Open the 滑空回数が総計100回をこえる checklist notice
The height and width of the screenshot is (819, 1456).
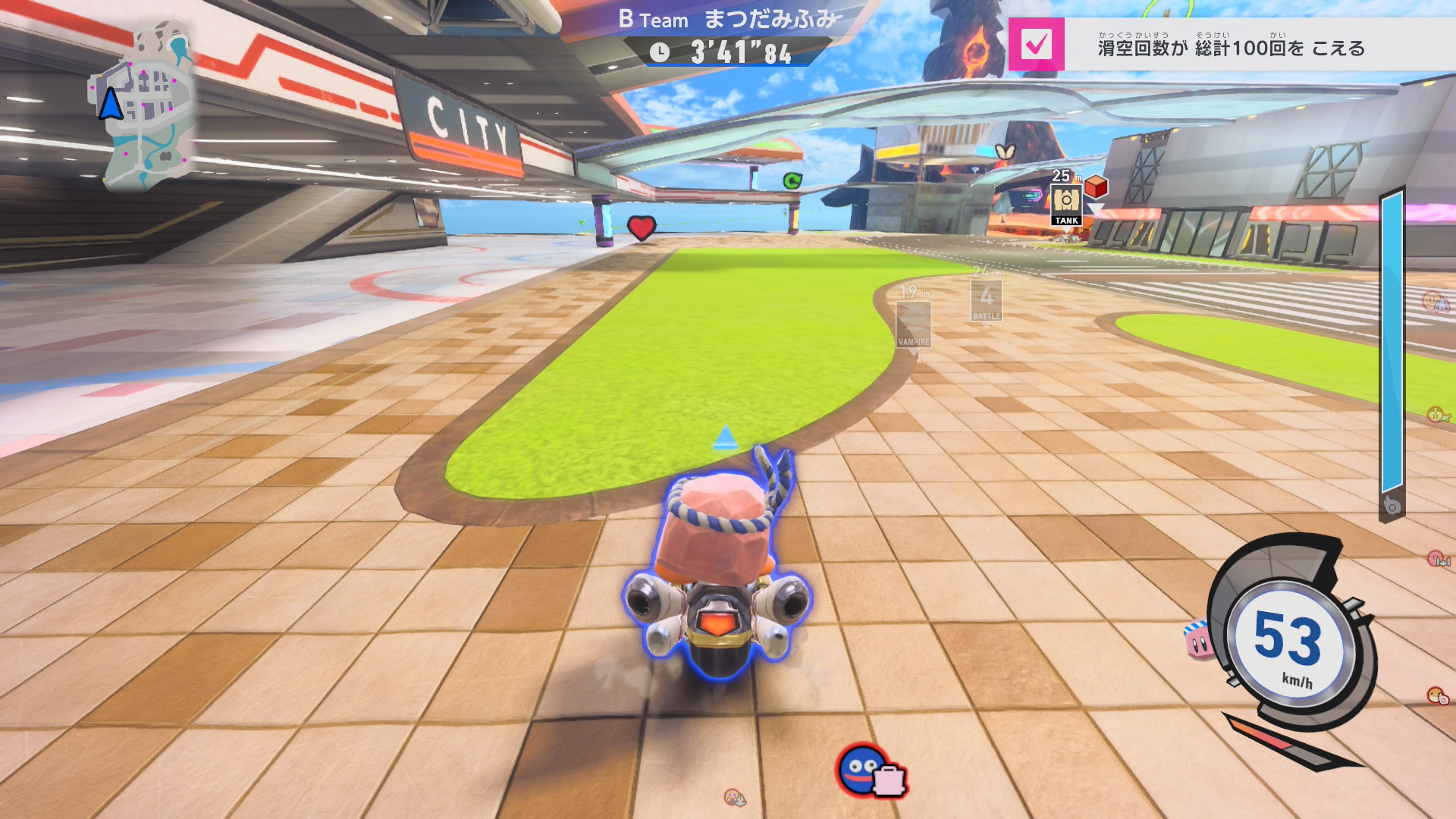click(1232, 48)
